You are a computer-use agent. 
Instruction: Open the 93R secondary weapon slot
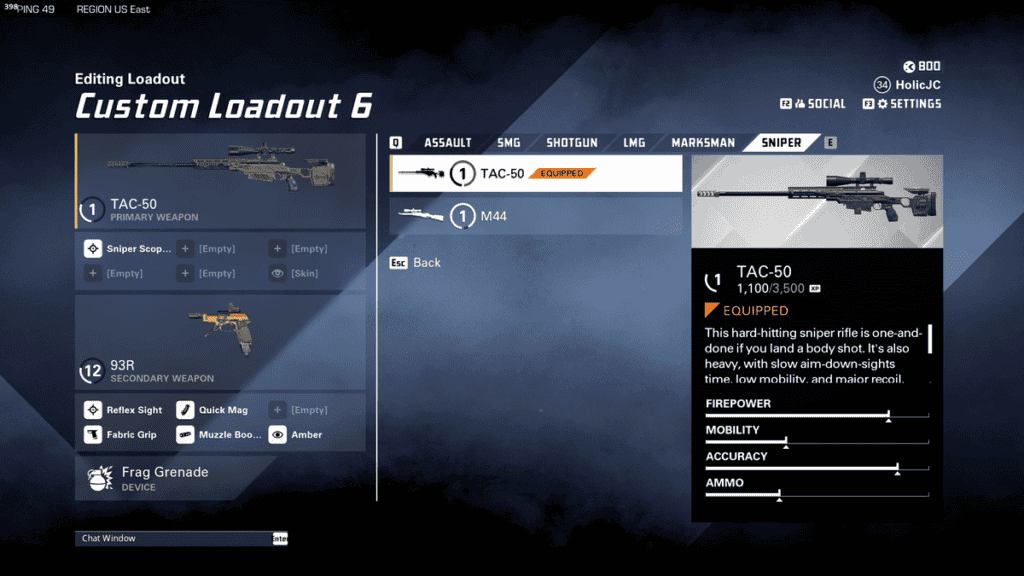pos(220,342)
